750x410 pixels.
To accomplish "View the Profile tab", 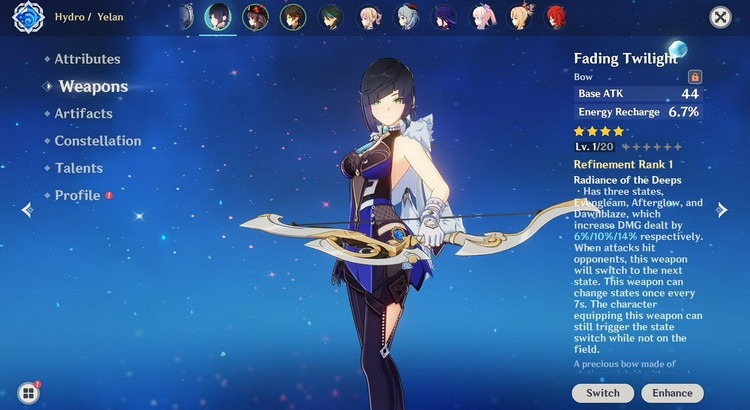I will click(x=78, y=195).
